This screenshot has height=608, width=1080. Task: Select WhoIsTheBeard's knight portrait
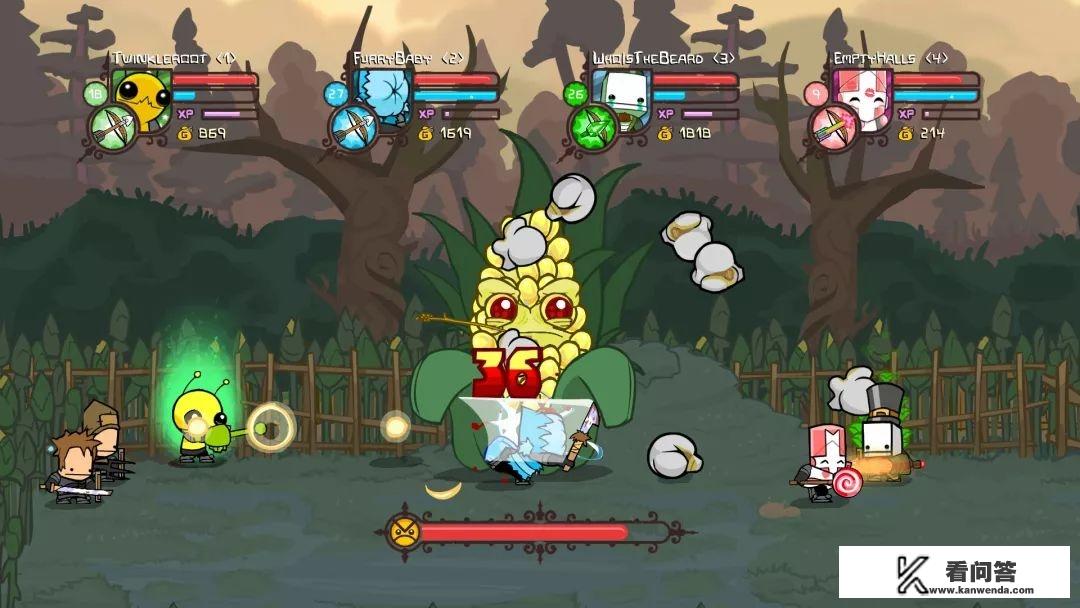[x=624, y=96]
